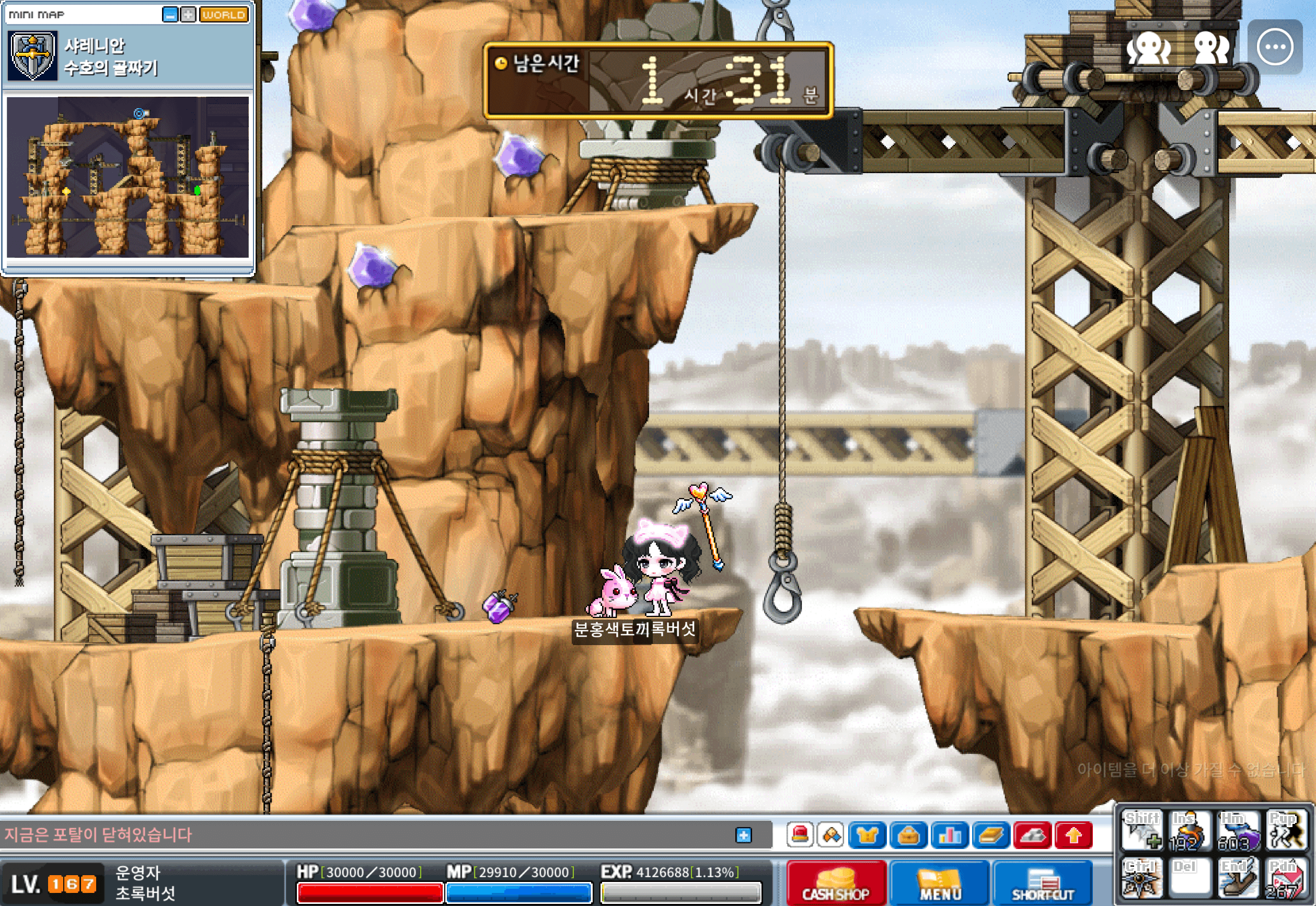Open the Cash Shop
This screenshot has width=1316, height=906.
pyautogui.click(x=835, y=882)
